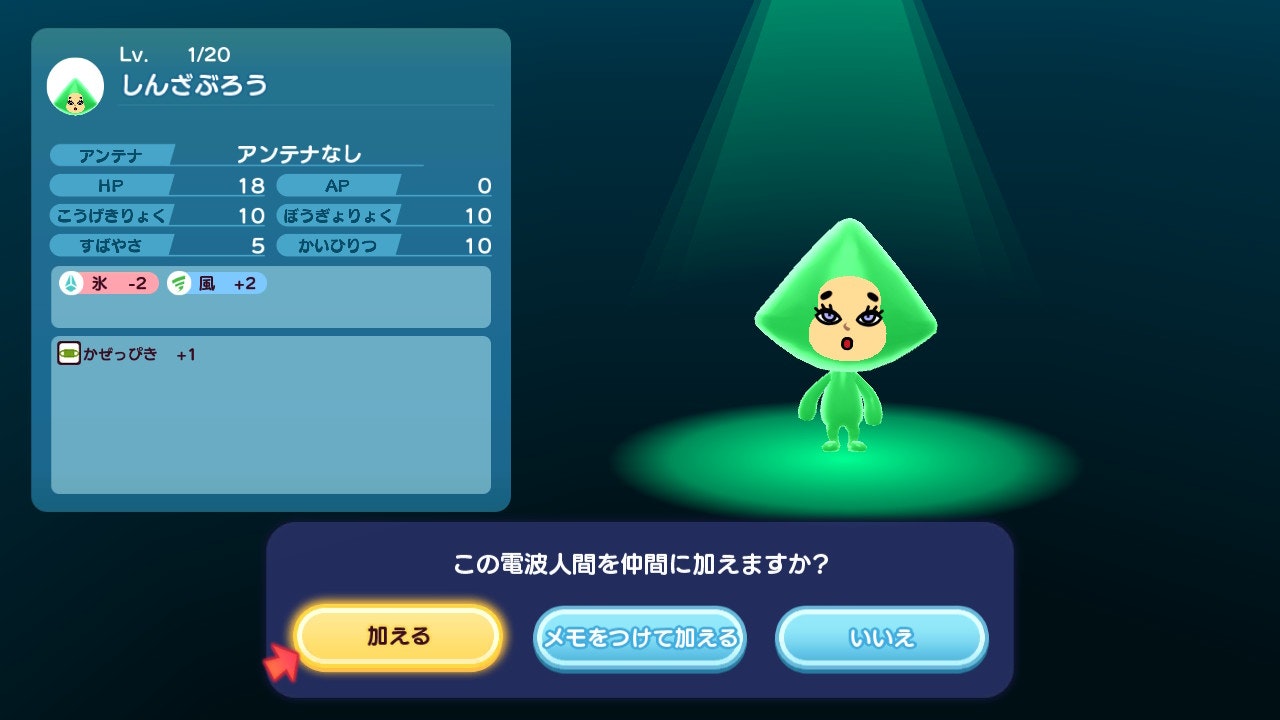Select メモをつけて加える to add with memo
Screen dimensions: 1280x720
click(x=640, y=637)
